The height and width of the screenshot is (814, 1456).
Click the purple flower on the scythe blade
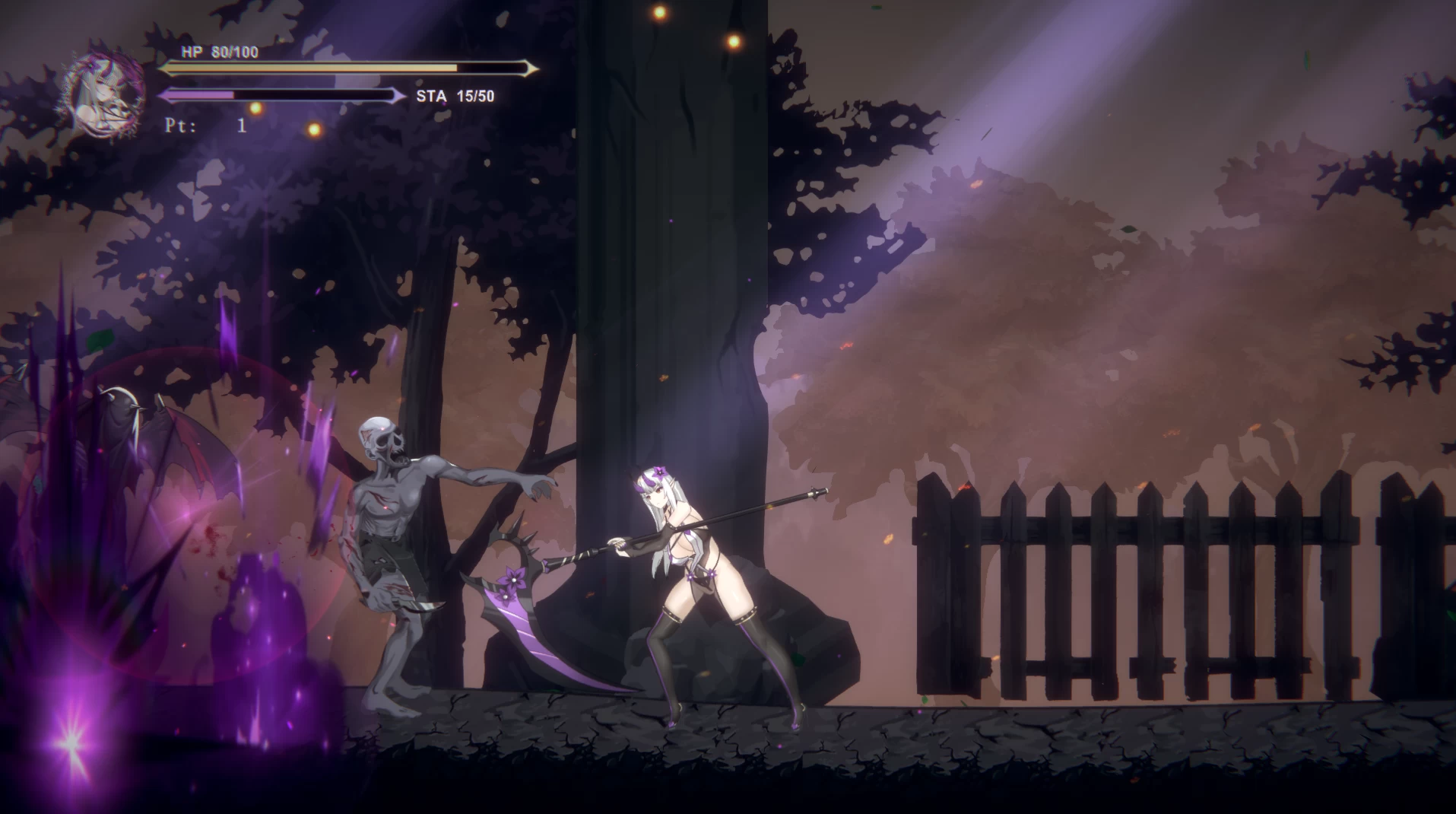tap(514, 580)
